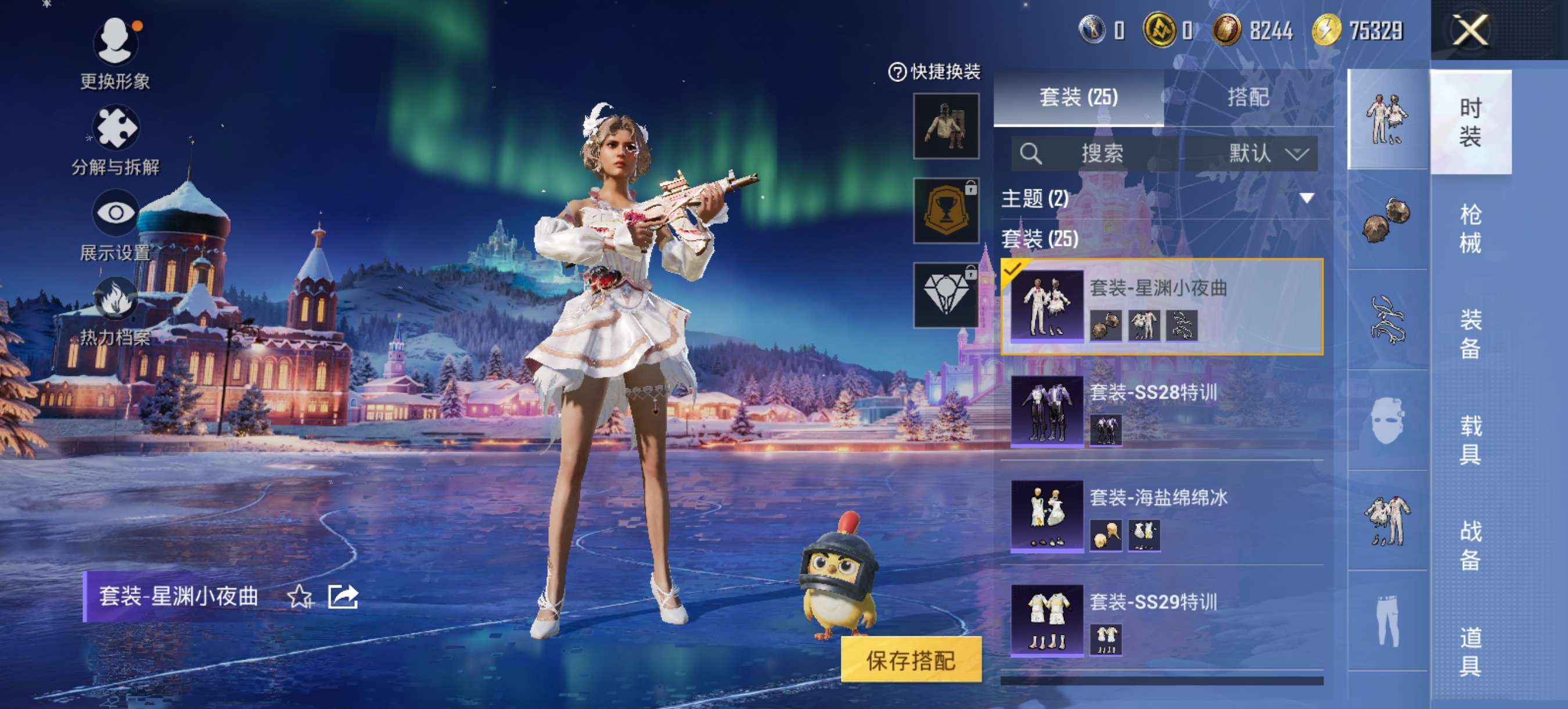
Task: Save the outfit with 保存搭配
Action: [x=911, y=660]
